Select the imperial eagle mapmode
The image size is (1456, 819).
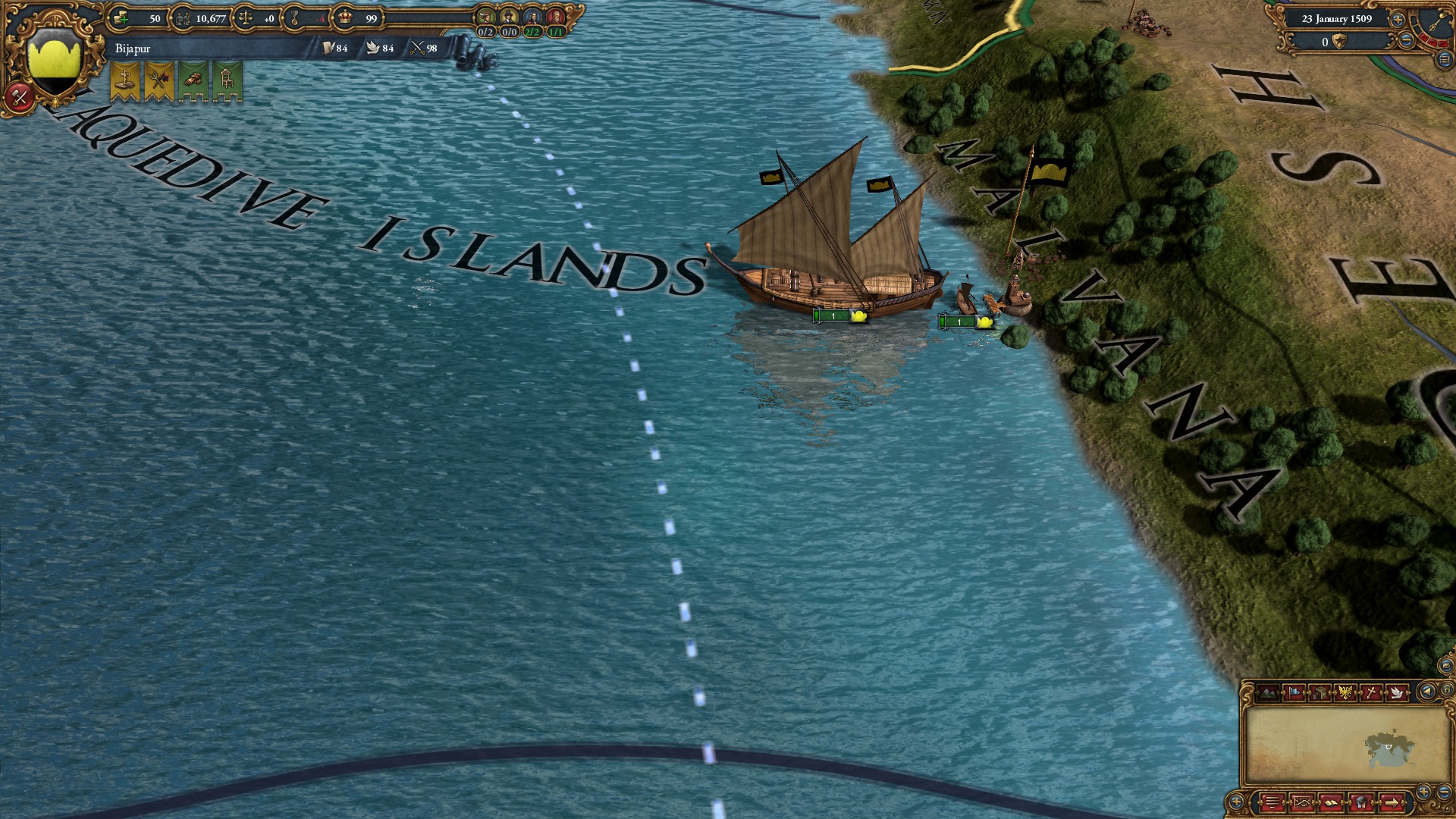(1345, 691)
